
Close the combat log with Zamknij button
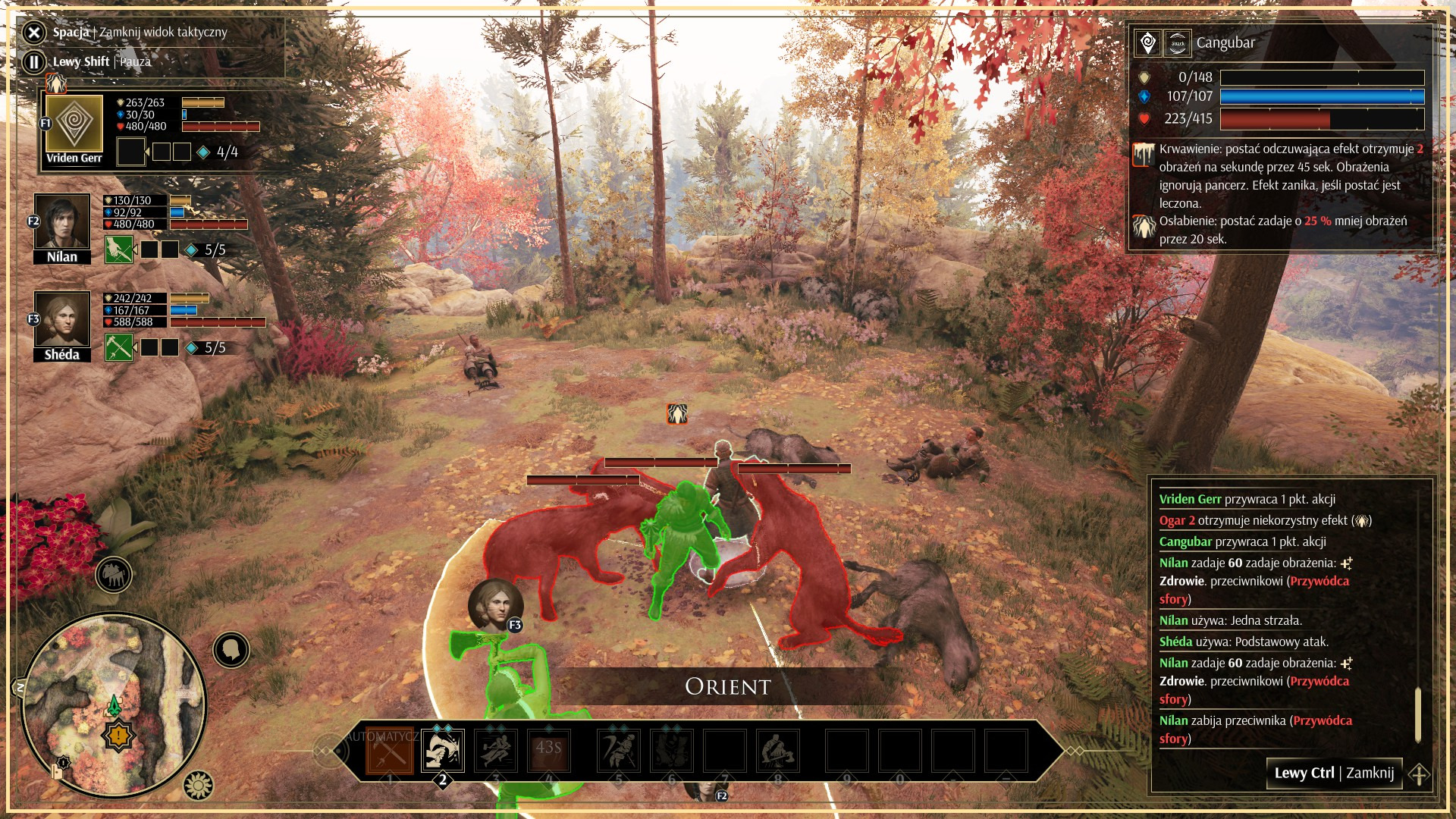1334,773
